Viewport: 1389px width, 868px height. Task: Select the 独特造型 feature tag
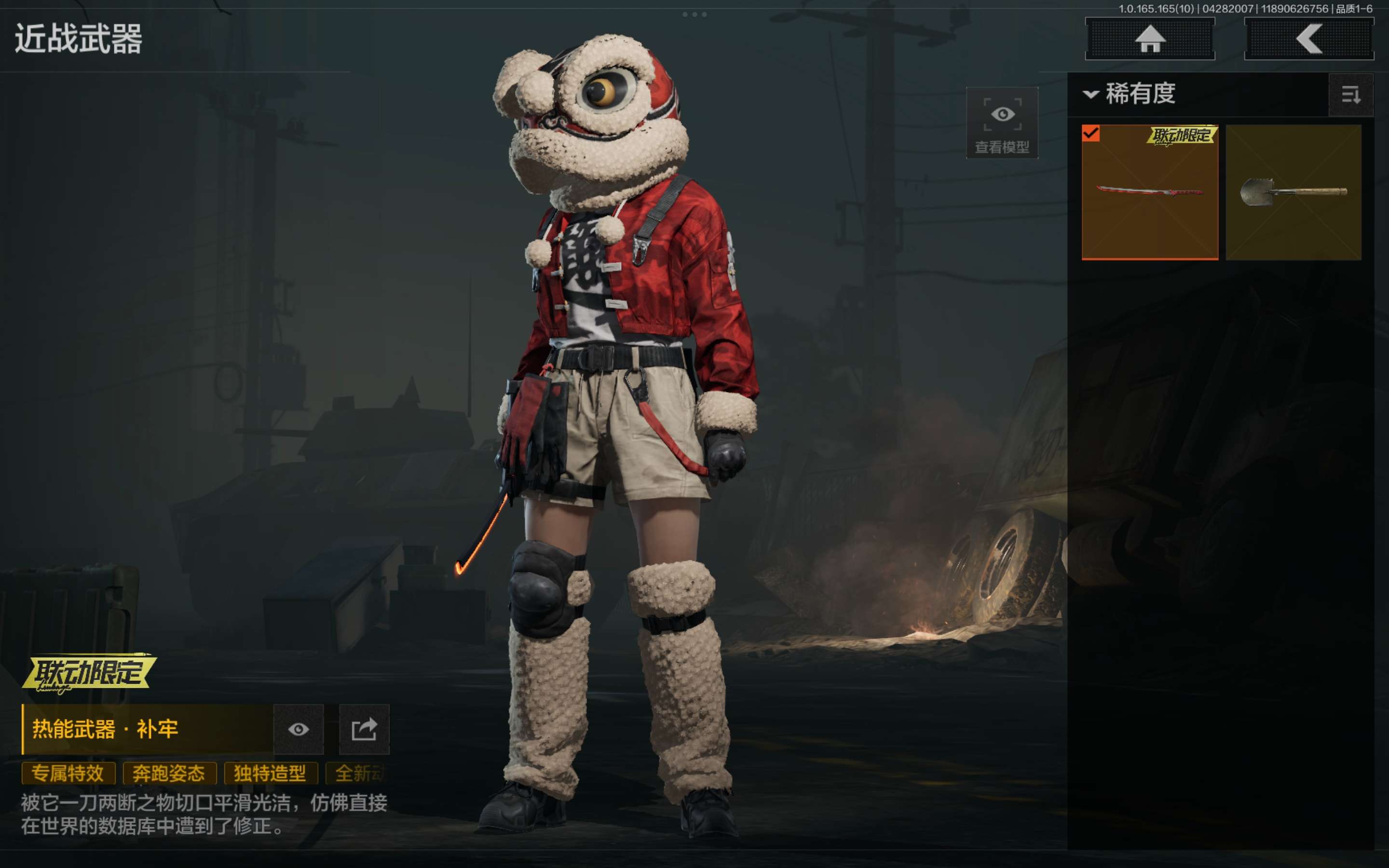click(x=270, y=773)
